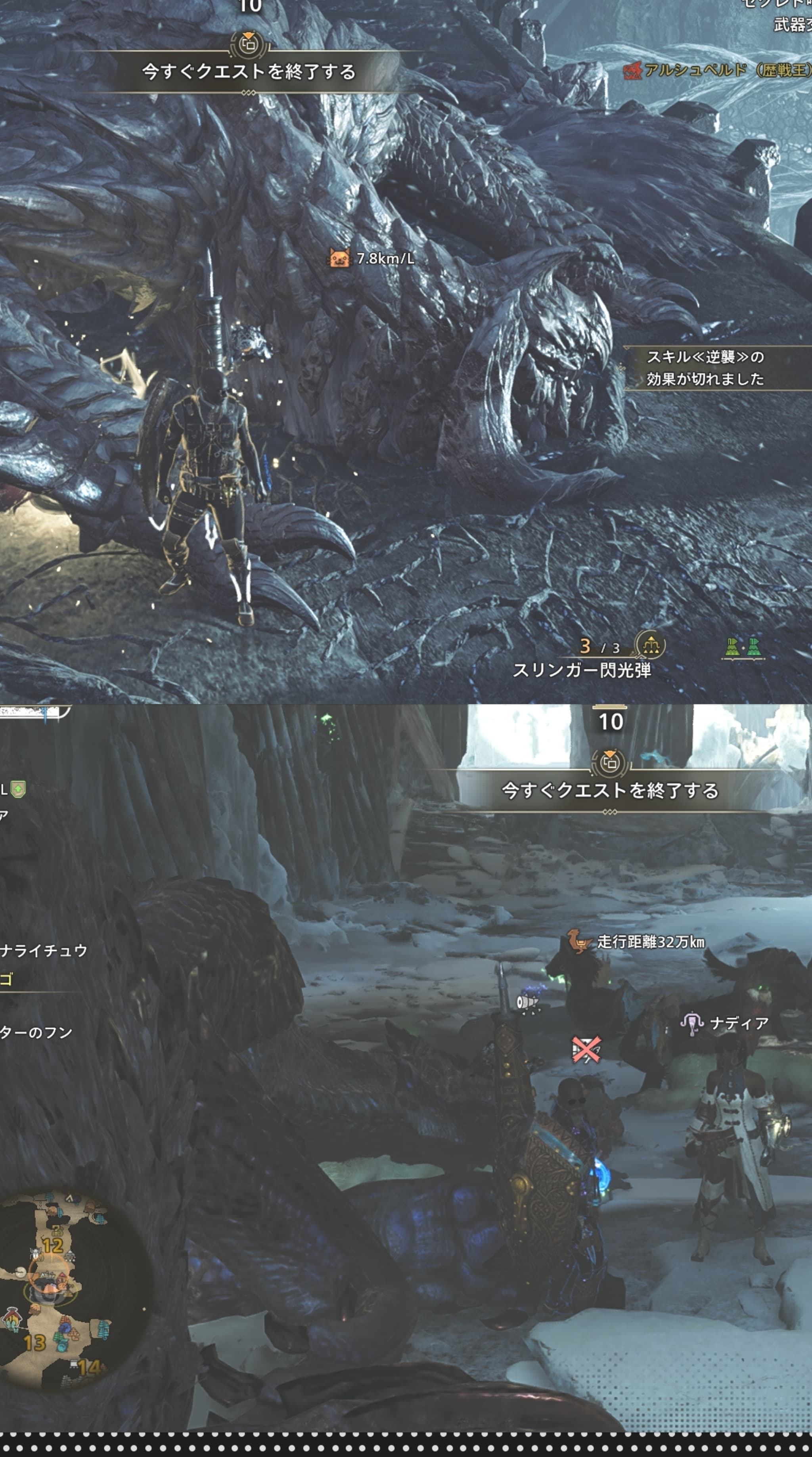
Task: Click area number 13 on the minimap
Action: coord(34,1343)
